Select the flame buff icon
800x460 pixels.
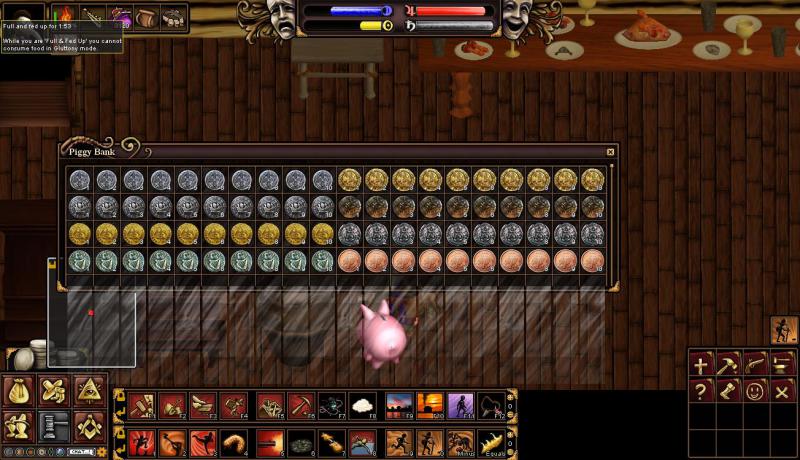click(x=65, y=16)
